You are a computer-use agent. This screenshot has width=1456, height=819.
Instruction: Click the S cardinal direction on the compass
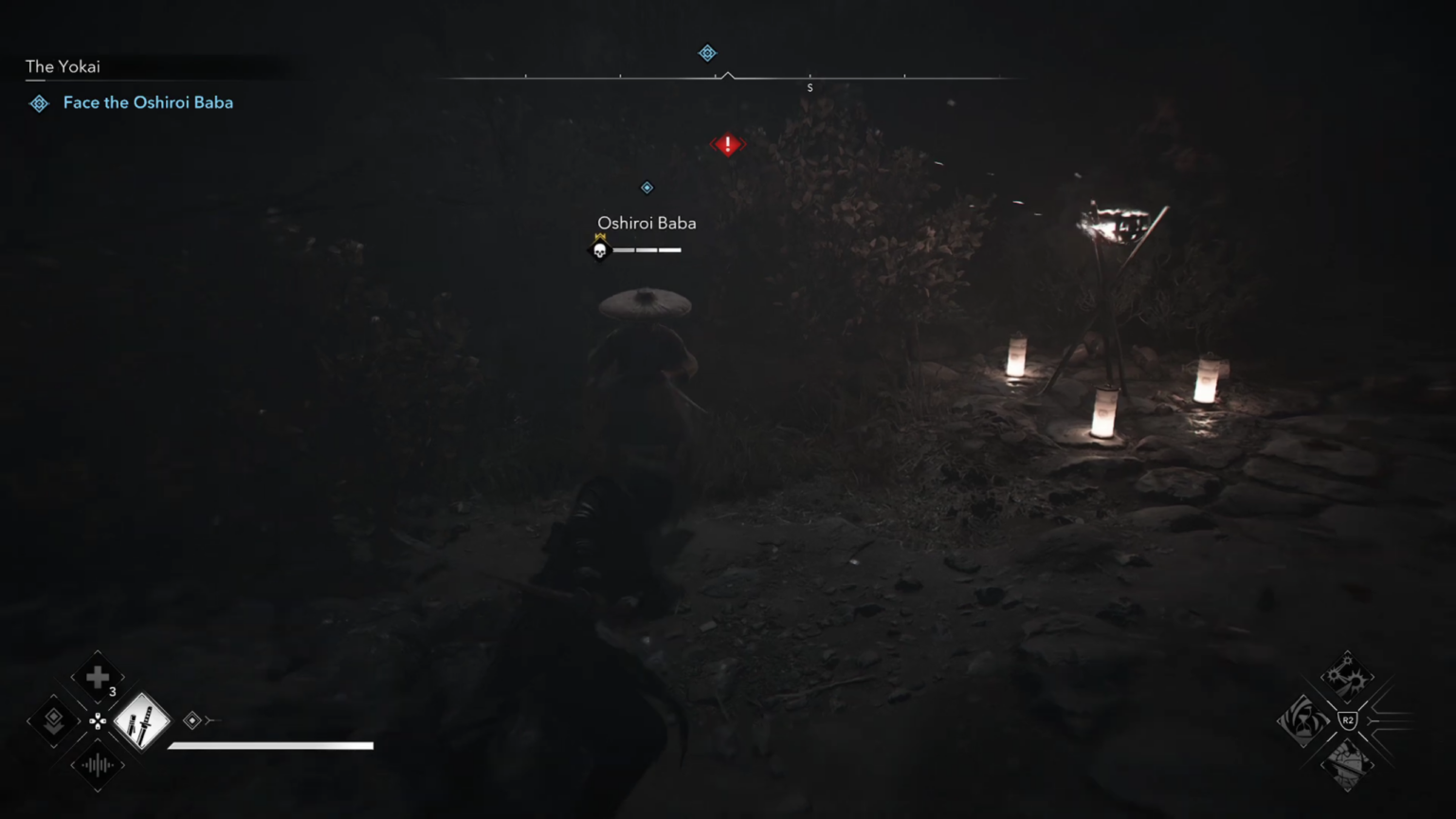pyautogui.click(x=810, y=87)
